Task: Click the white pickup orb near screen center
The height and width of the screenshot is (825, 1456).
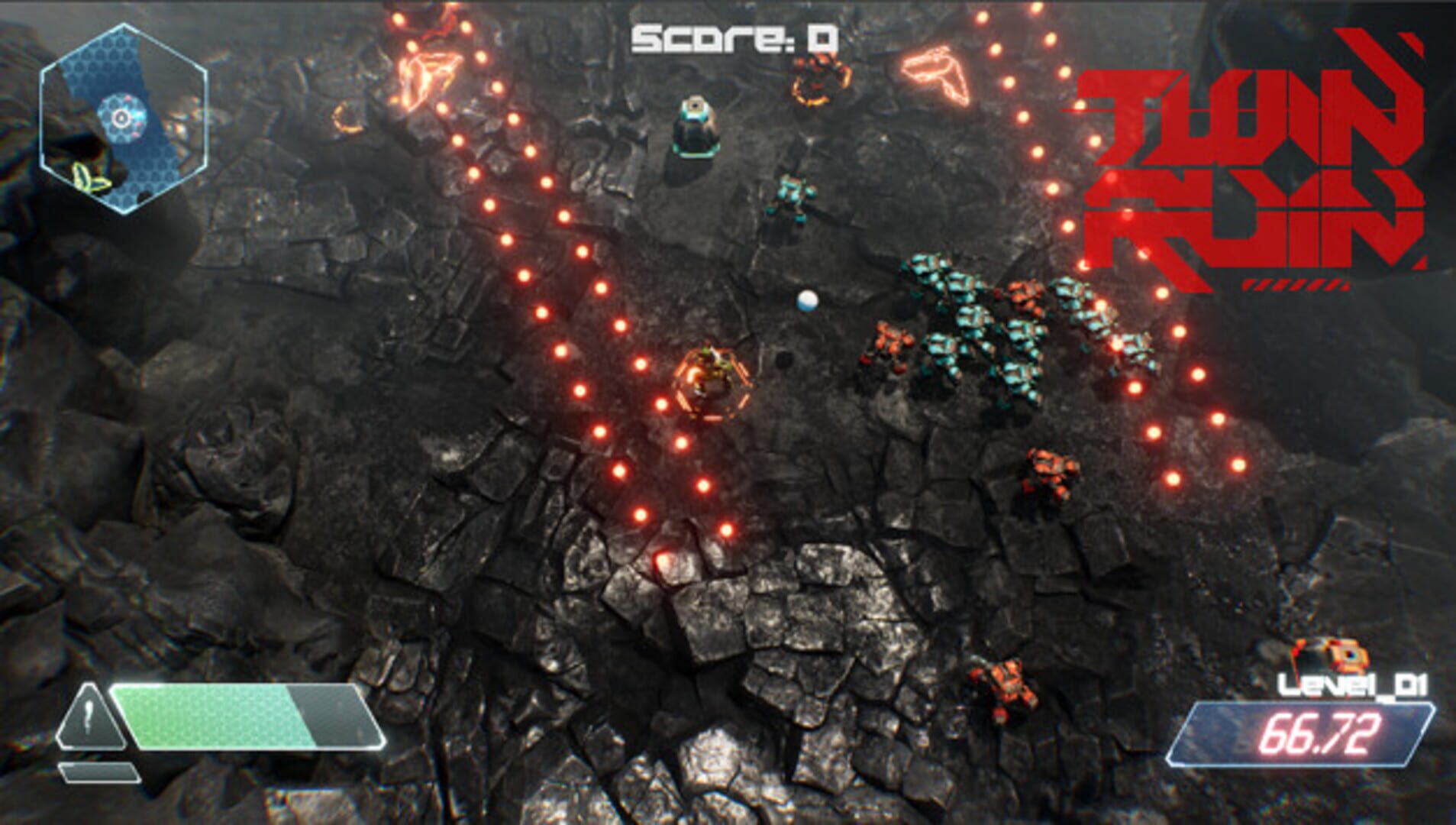Action: pyautogui.click(x=806, y=302)
